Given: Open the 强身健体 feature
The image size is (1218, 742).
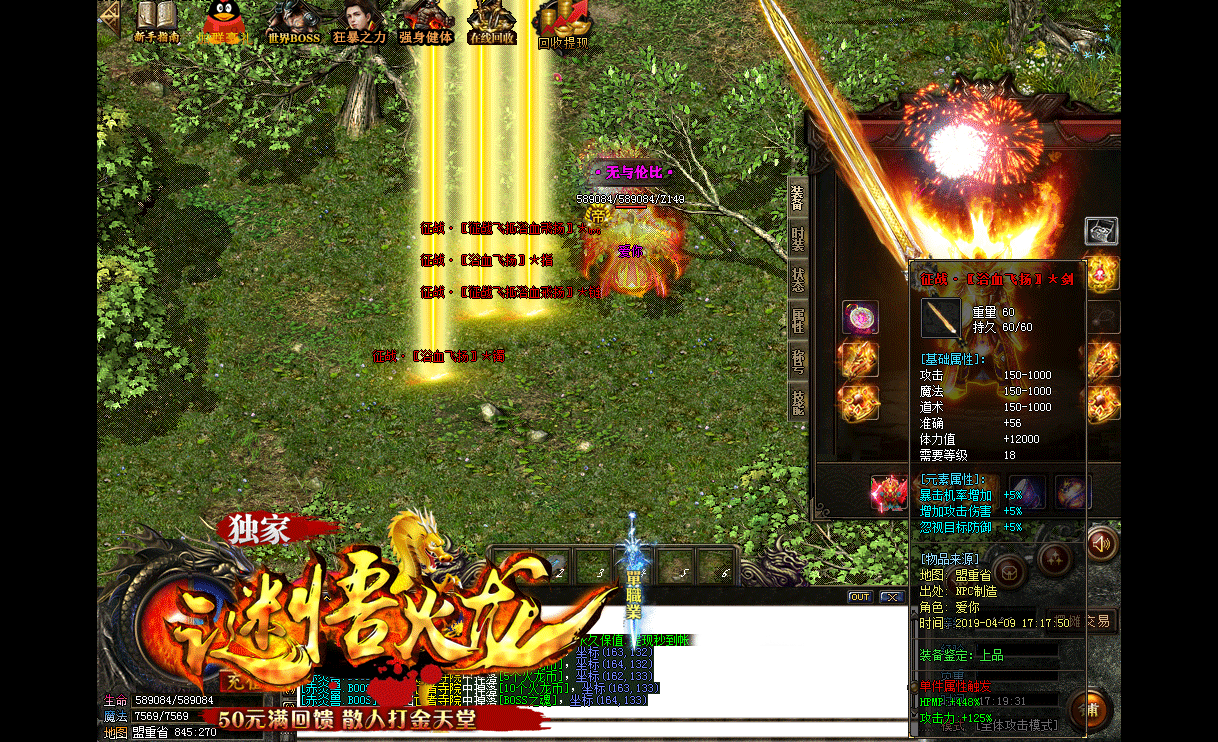Looking at the screenshot, I should pyautogui.click(x=426, y=21).
